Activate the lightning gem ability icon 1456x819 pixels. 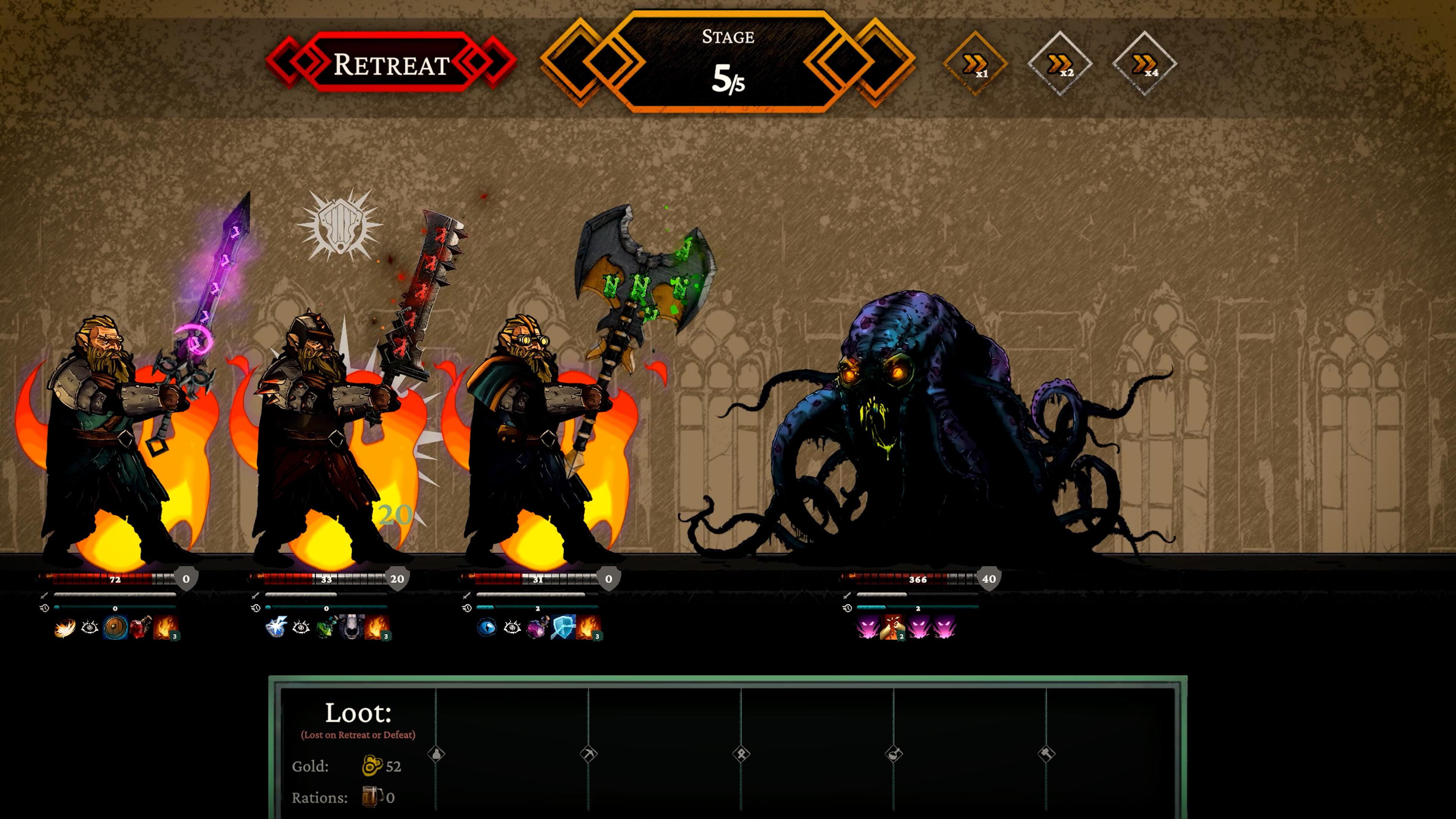tap(276, 628)
